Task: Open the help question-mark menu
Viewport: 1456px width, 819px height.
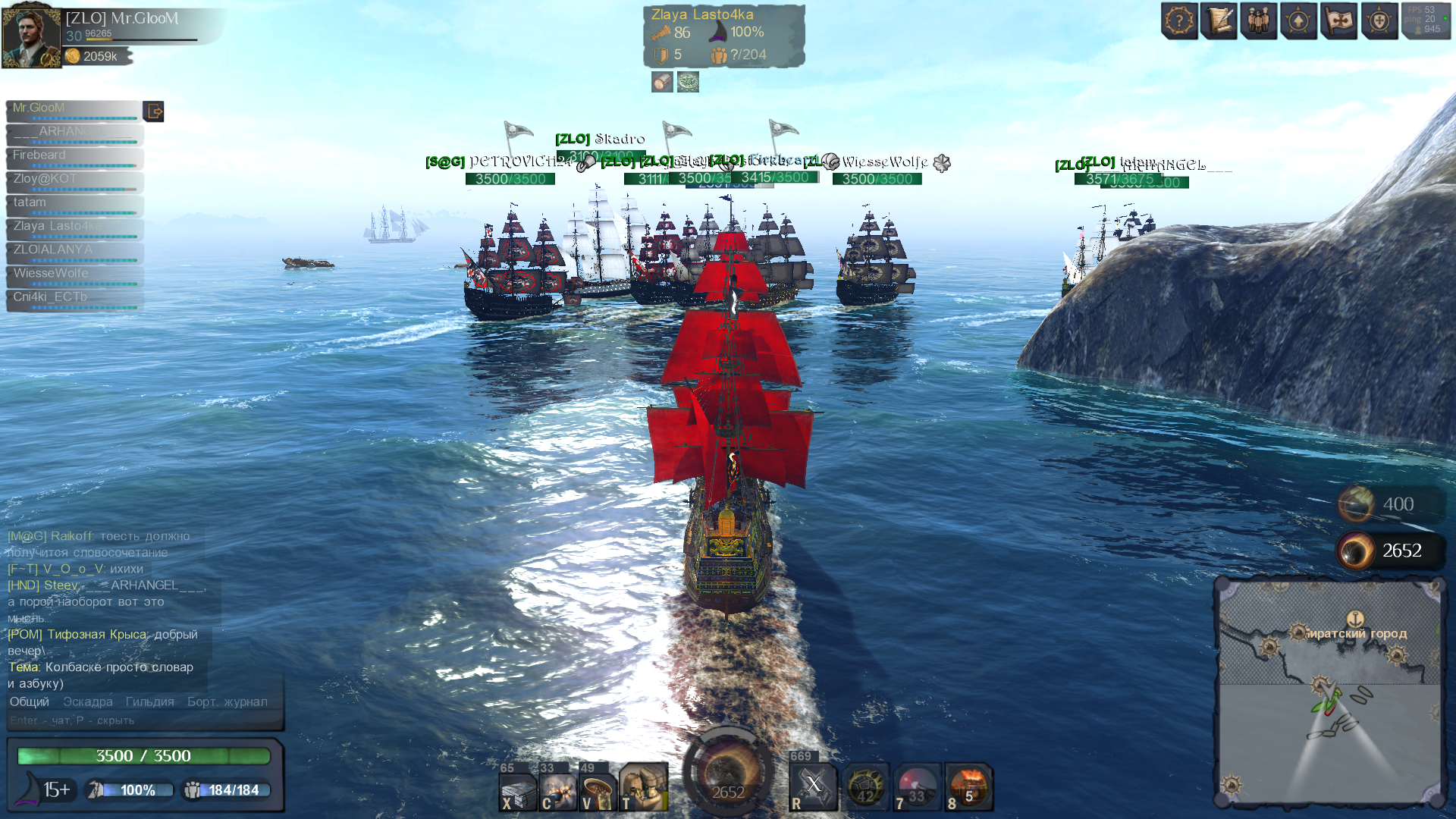Action: coord(1179,20)
